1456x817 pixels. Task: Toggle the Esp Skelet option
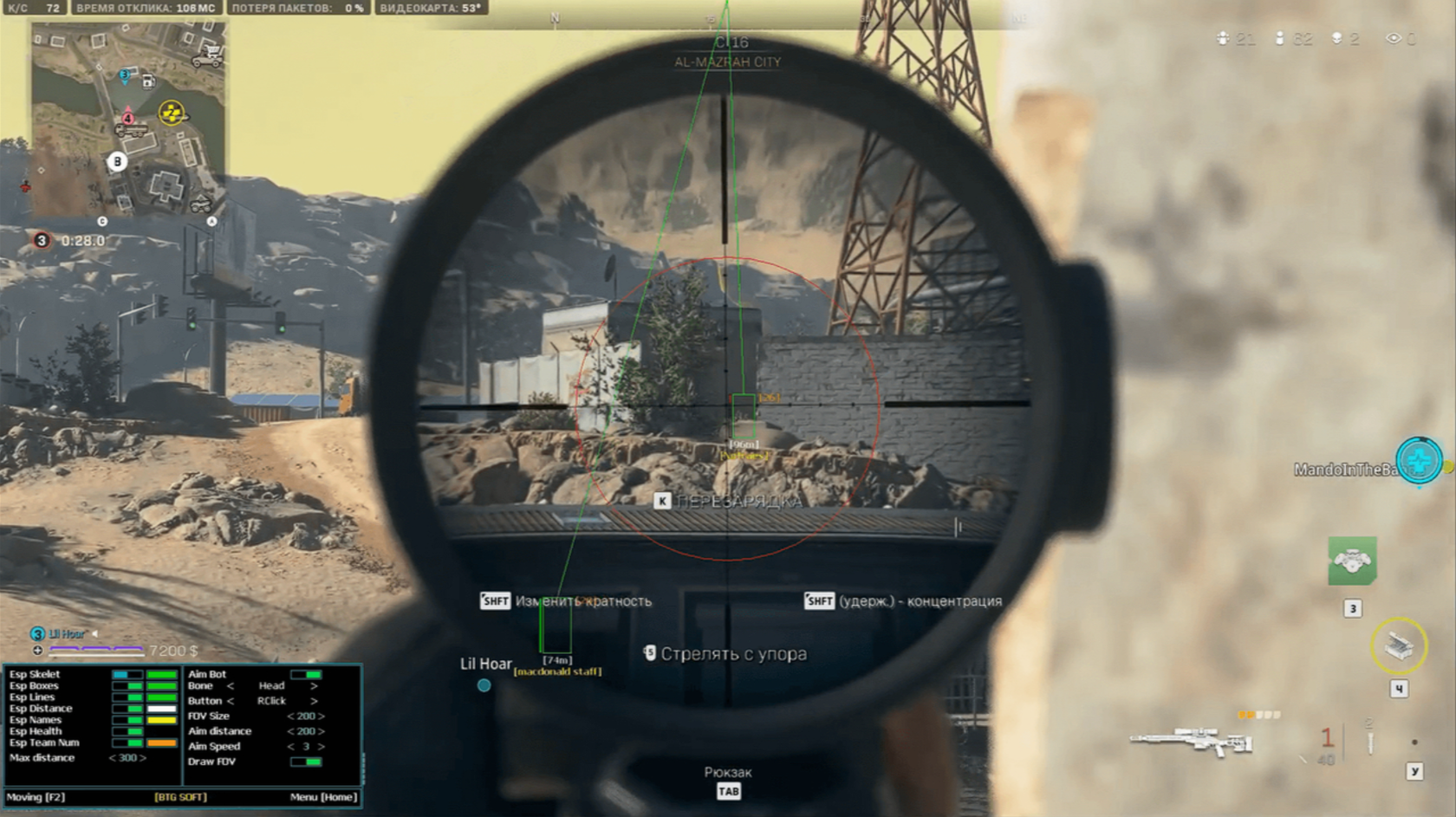(x=127, y=674)
